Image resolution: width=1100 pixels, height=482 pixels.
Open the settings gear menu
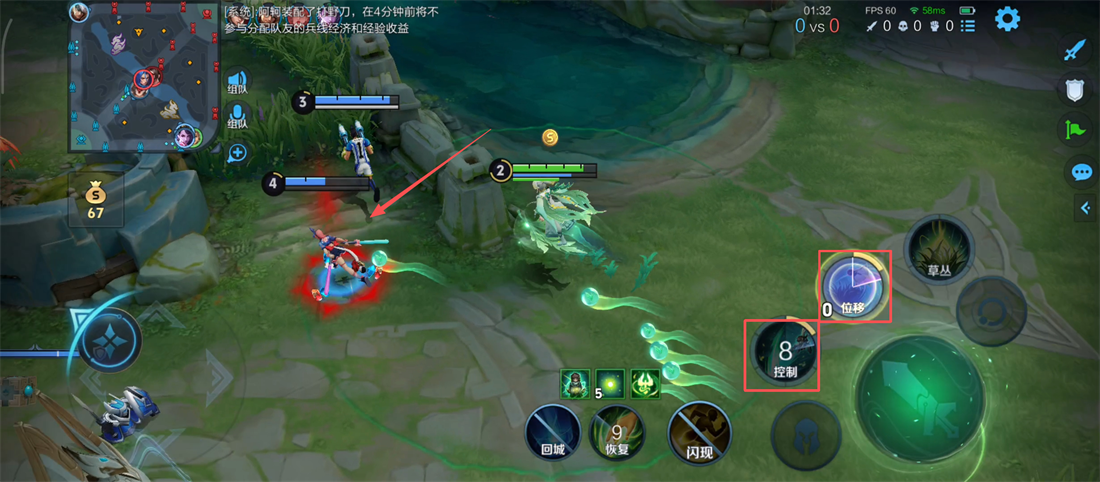[1007, 18]
